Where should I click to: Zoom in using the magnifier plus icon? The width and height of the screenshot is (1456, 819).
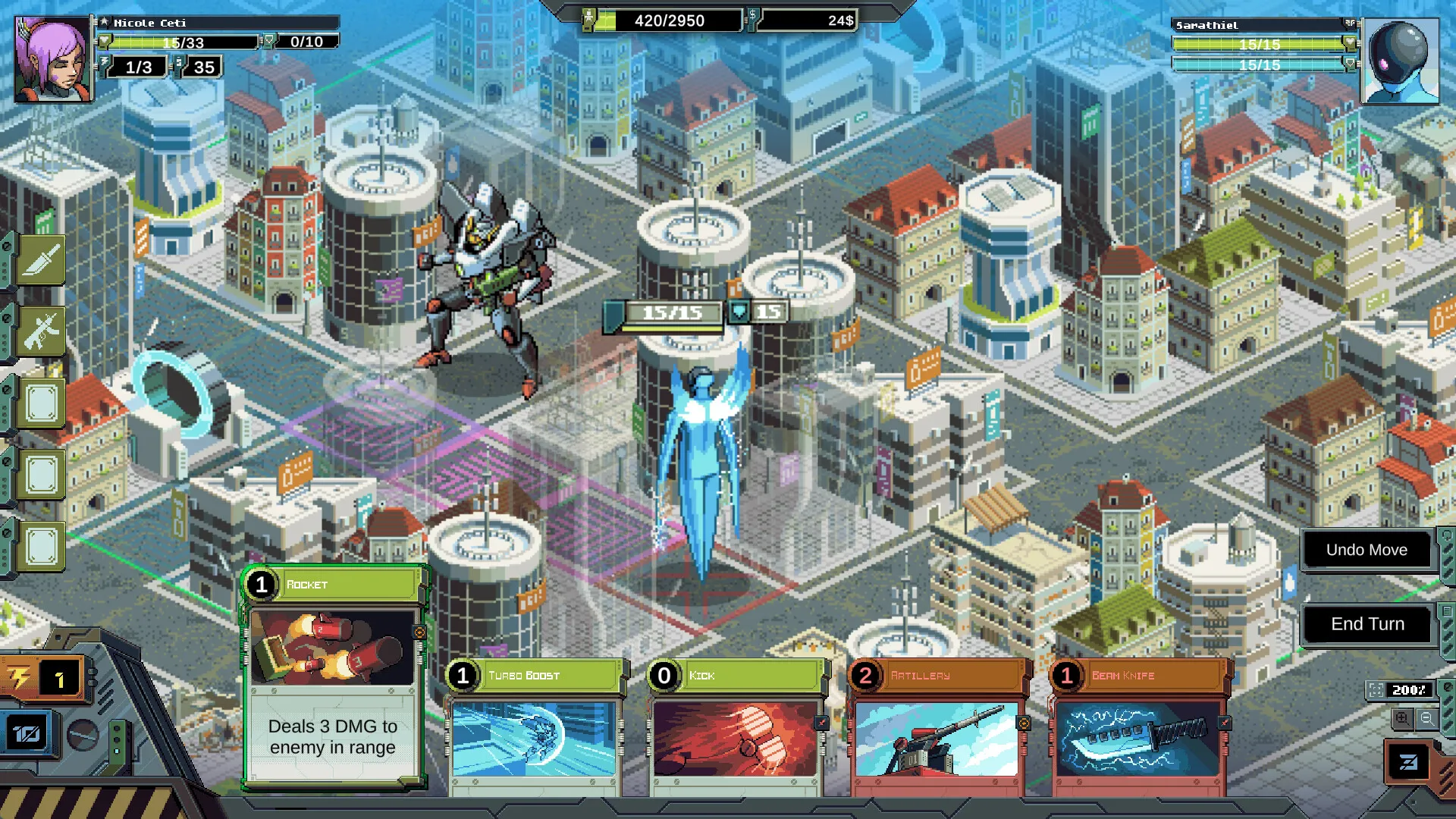point(1401,718)
